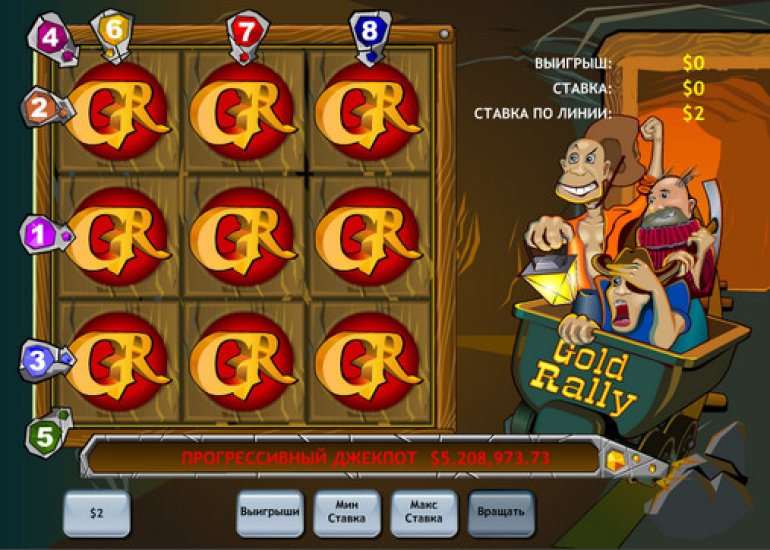Set the bet with Макс Ставка

point(423,512)
